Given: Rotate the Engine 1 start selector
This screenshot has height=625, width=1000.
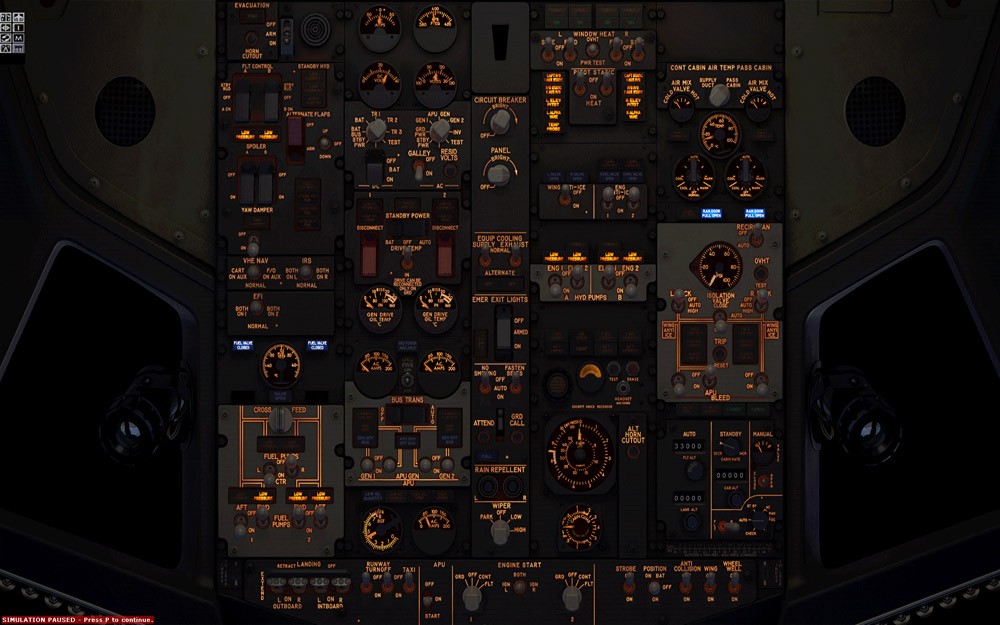Looking at the screenshot, I should (470, 598).
